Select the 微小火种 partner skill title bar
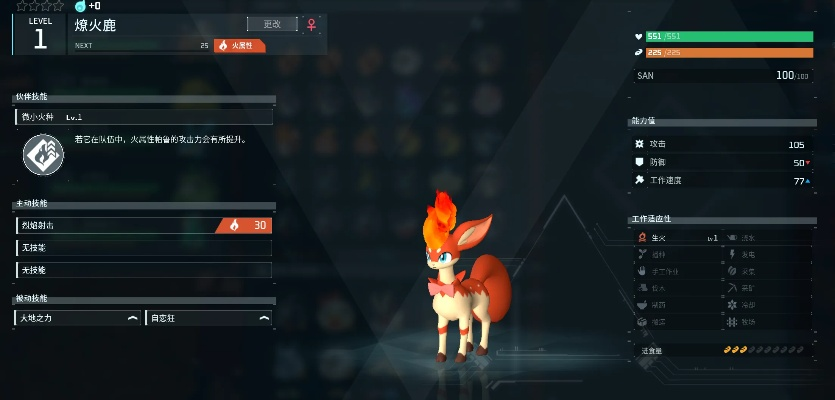Screen dimensions: 835x400 (144, 117)
